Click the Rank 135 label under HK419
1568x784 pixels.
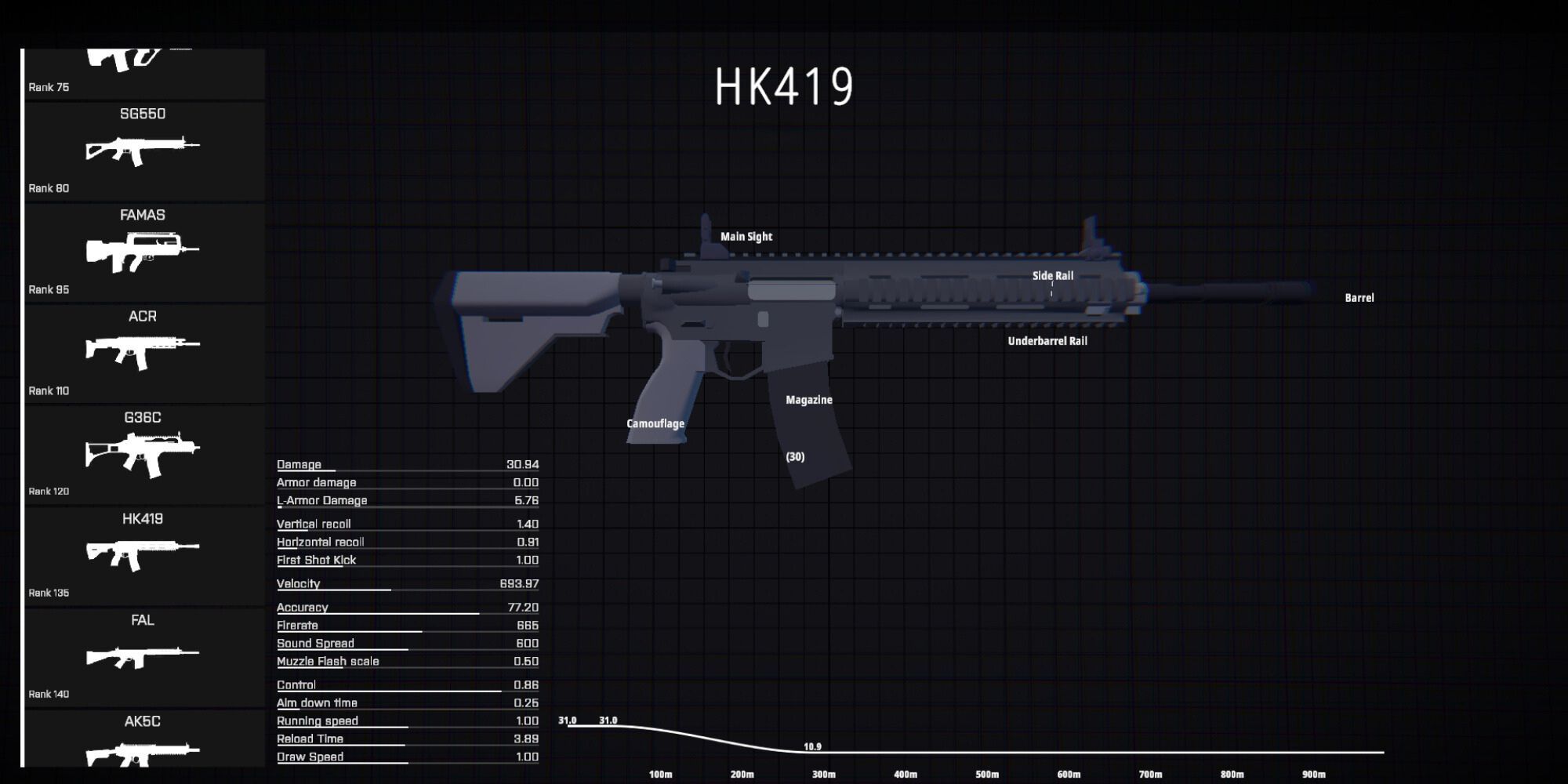(49, 592)
